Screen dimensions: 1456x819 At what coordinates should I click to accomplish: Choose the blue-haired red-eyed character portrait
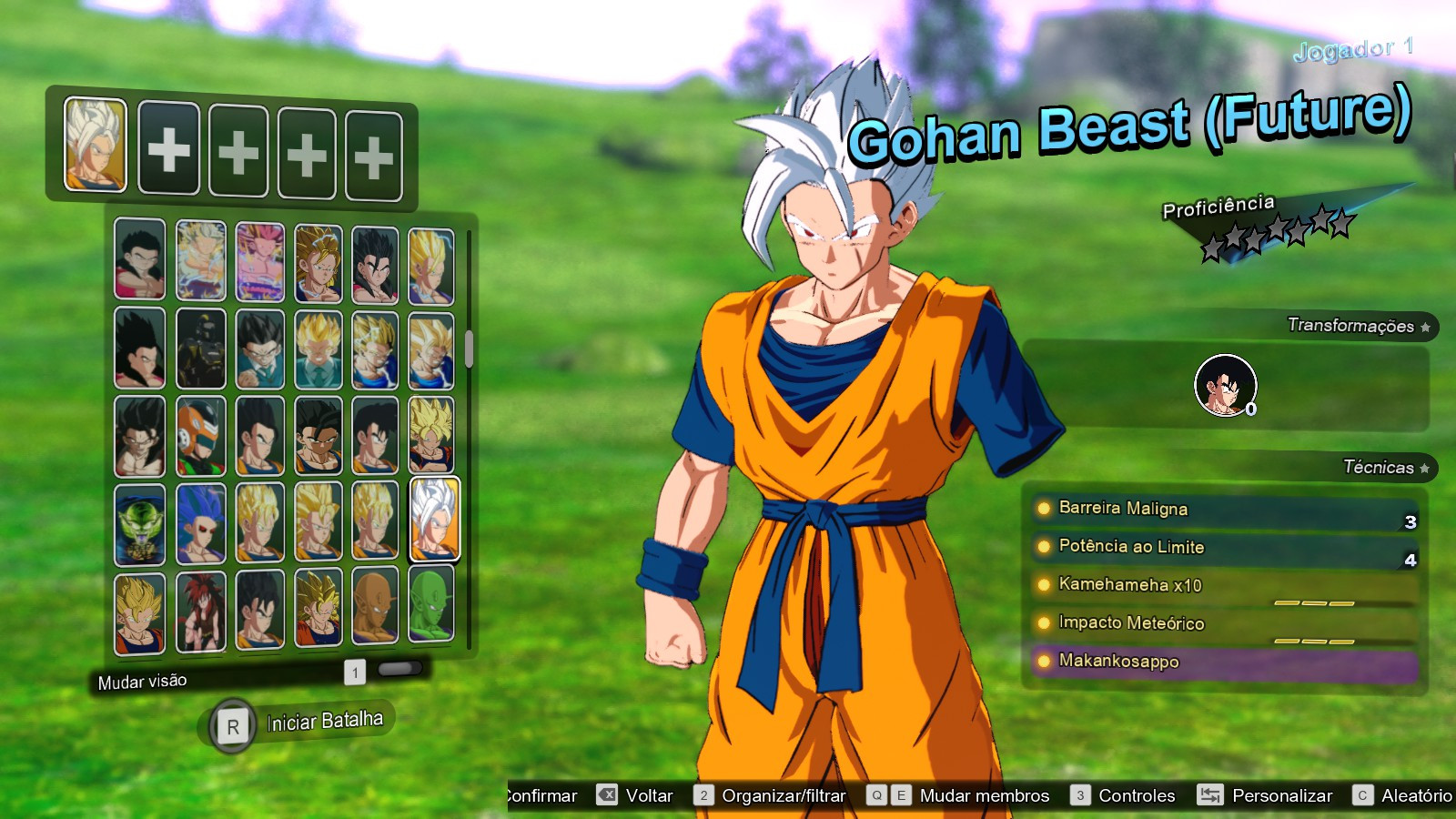[x=200, y=522]
